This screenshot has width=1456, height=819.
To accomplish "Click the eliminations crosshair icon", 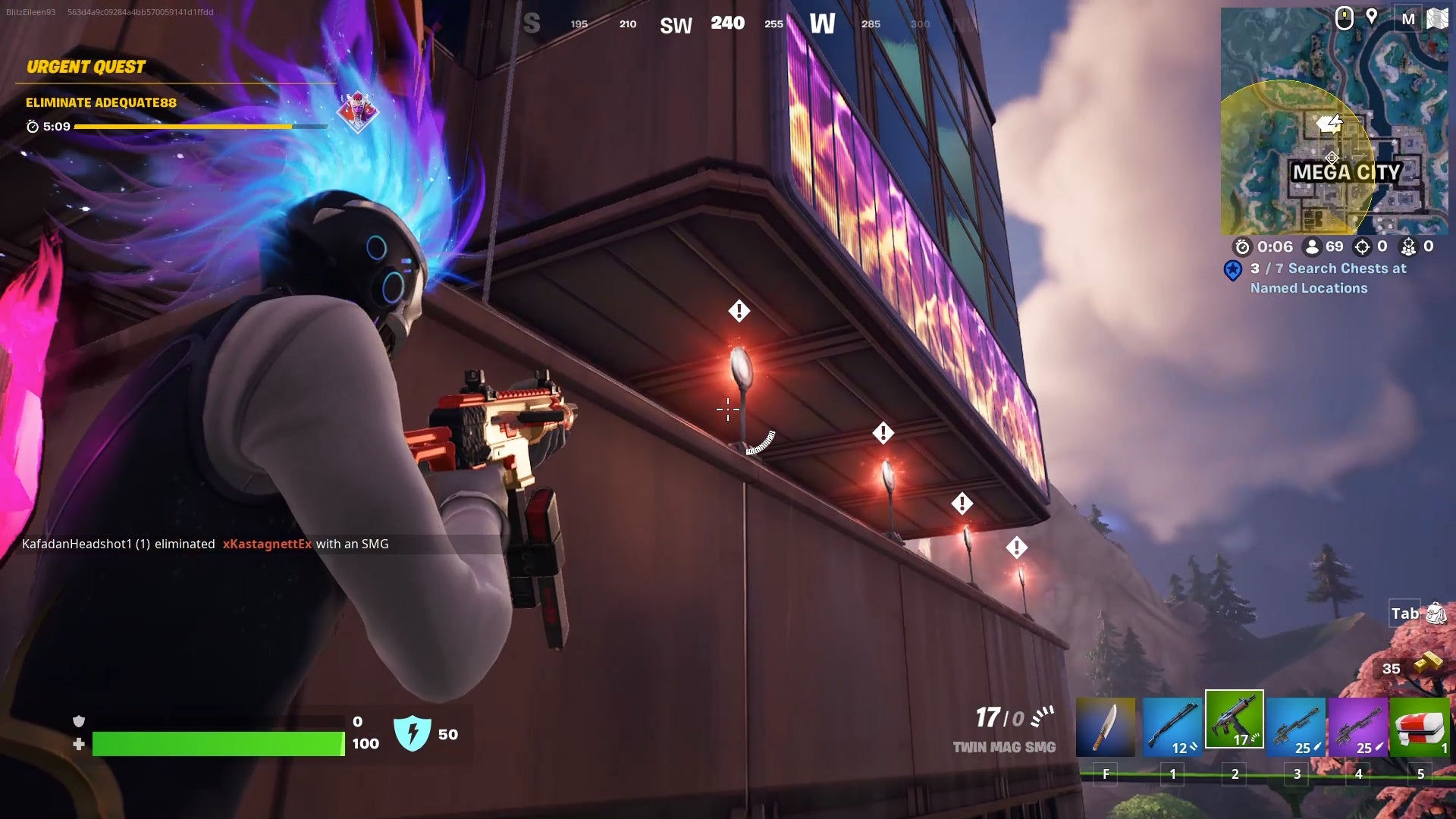I will 1363,246.
